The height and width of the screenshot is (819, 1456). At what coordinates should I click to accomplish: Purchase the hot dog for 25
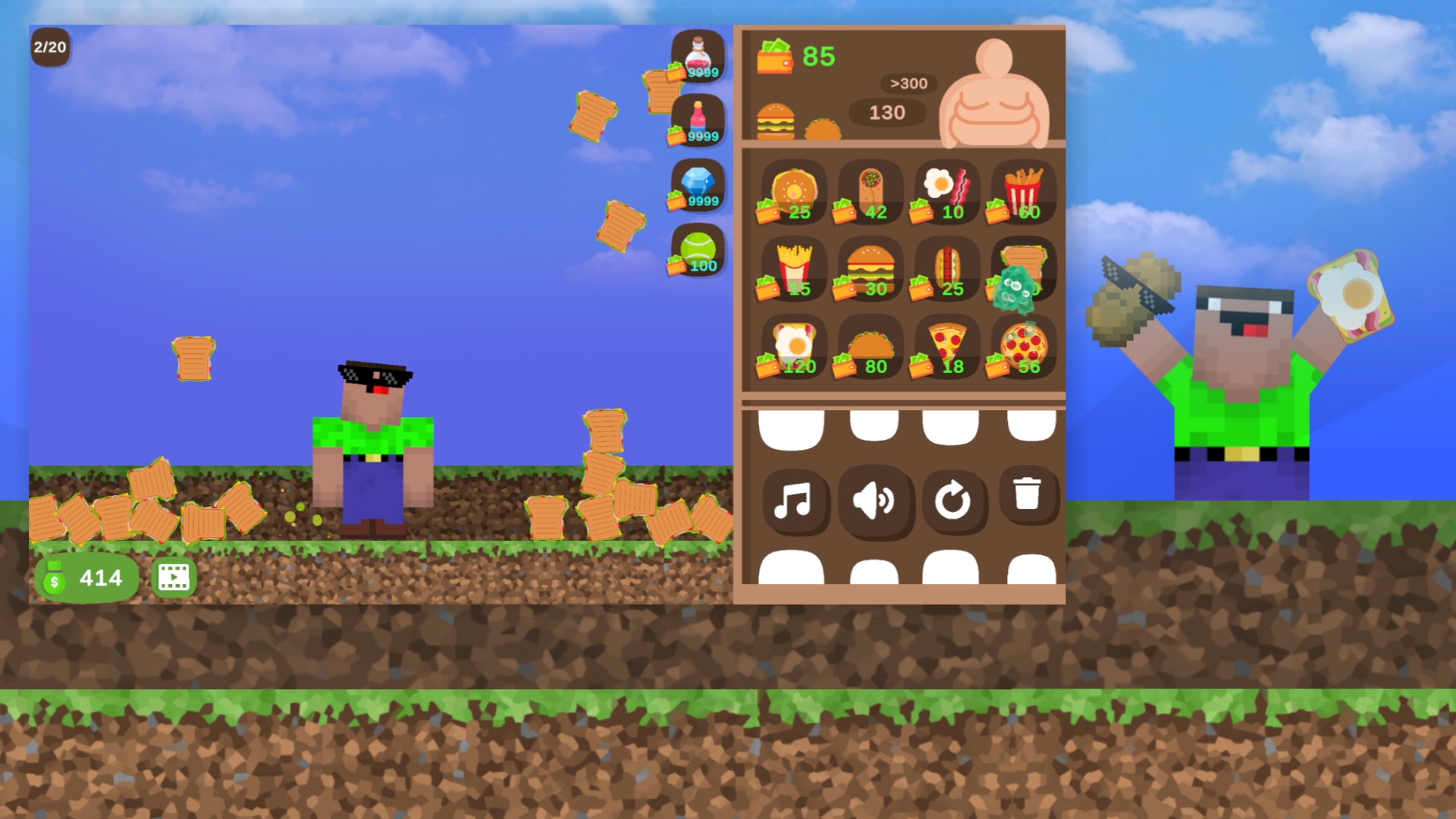pyautogui.click(x=949, y=268)
